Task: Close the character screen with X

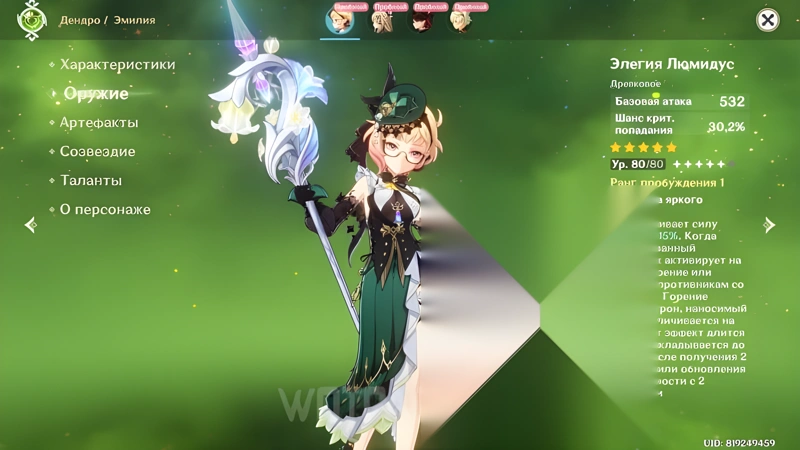Action: pyautogui.click(x=767, y=20)
